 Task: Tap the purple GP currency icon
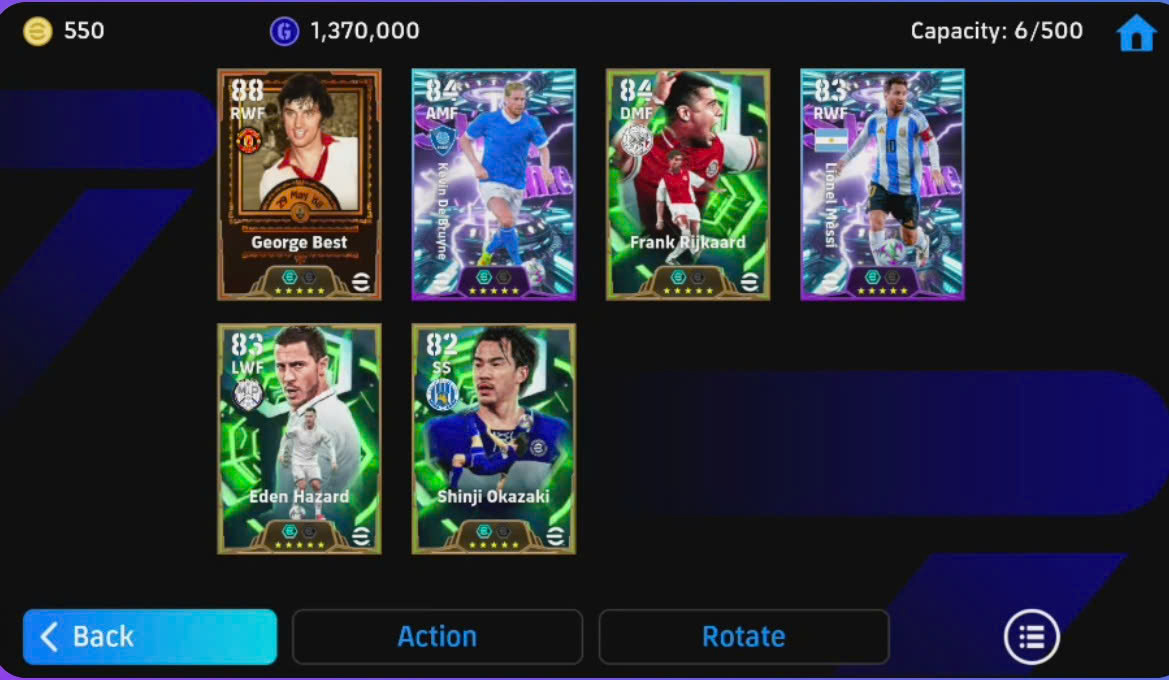tap(285, 31)
